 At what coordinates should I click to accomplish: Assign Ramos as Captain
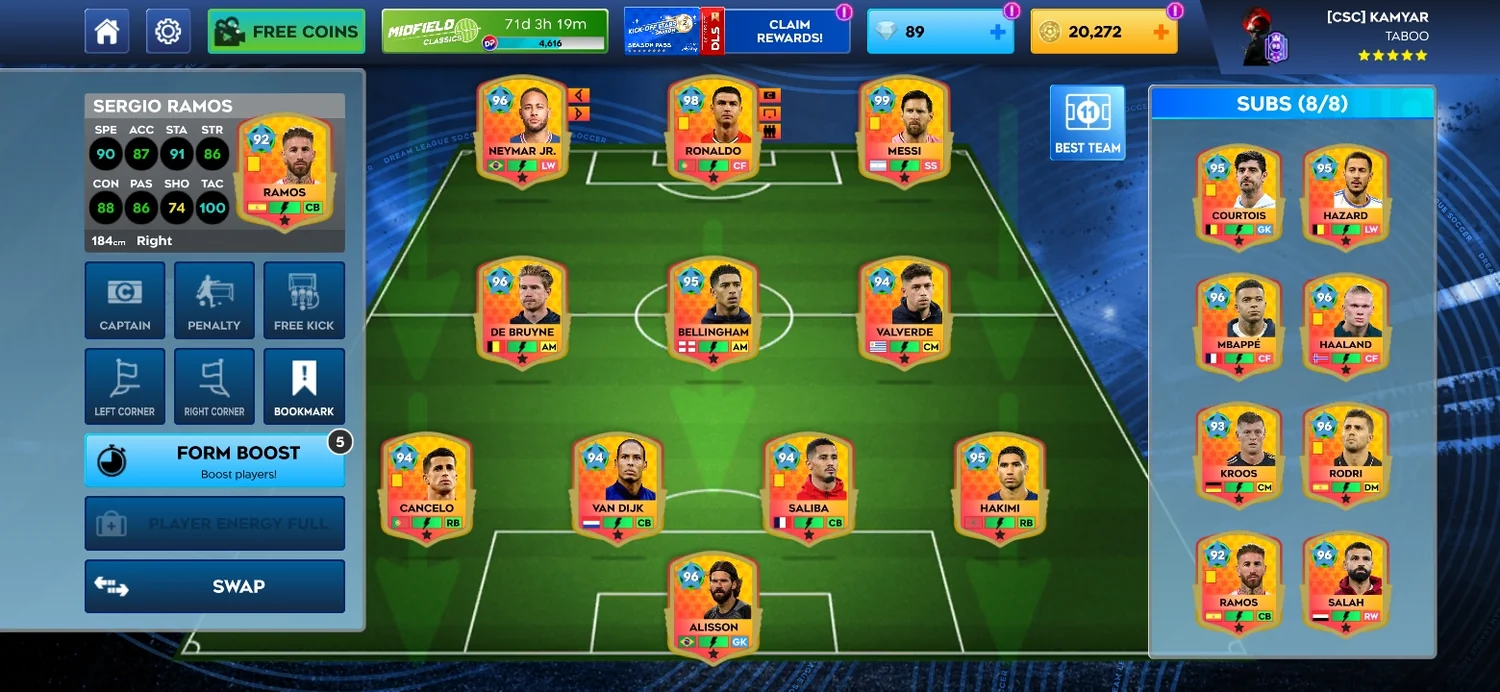pos(125,300)
